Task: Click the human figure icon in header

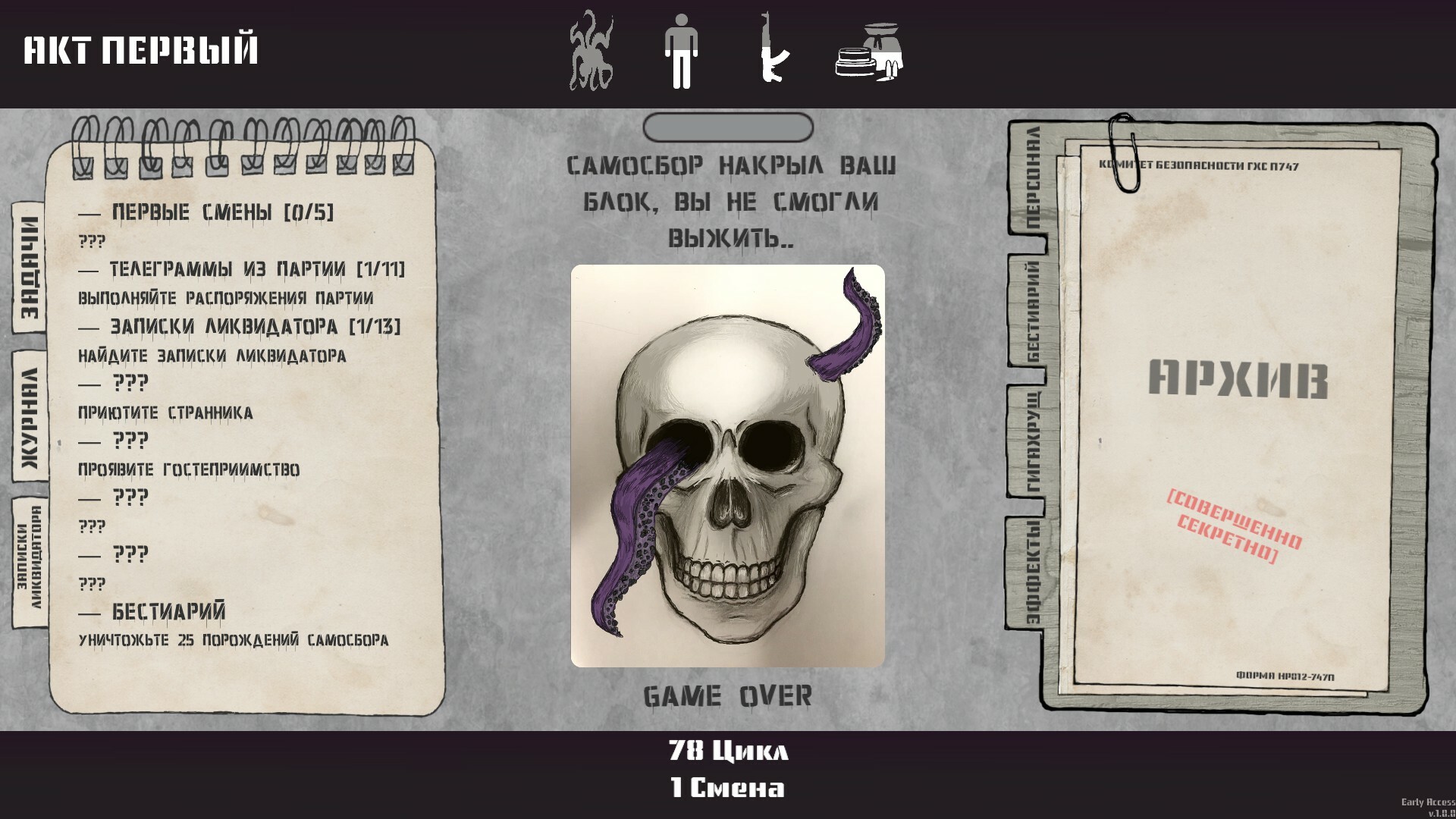Action: click(x=681, y=50)
